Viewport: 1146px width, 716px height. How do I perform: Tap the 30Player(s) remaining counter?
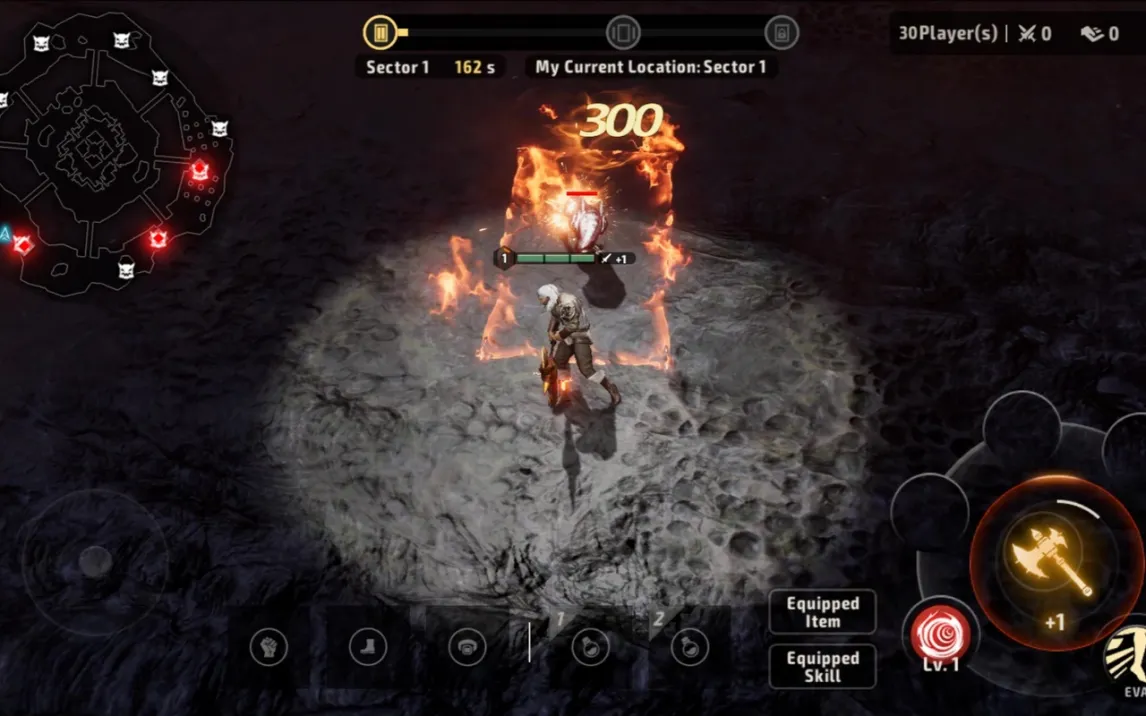click(x=947, y=34)
